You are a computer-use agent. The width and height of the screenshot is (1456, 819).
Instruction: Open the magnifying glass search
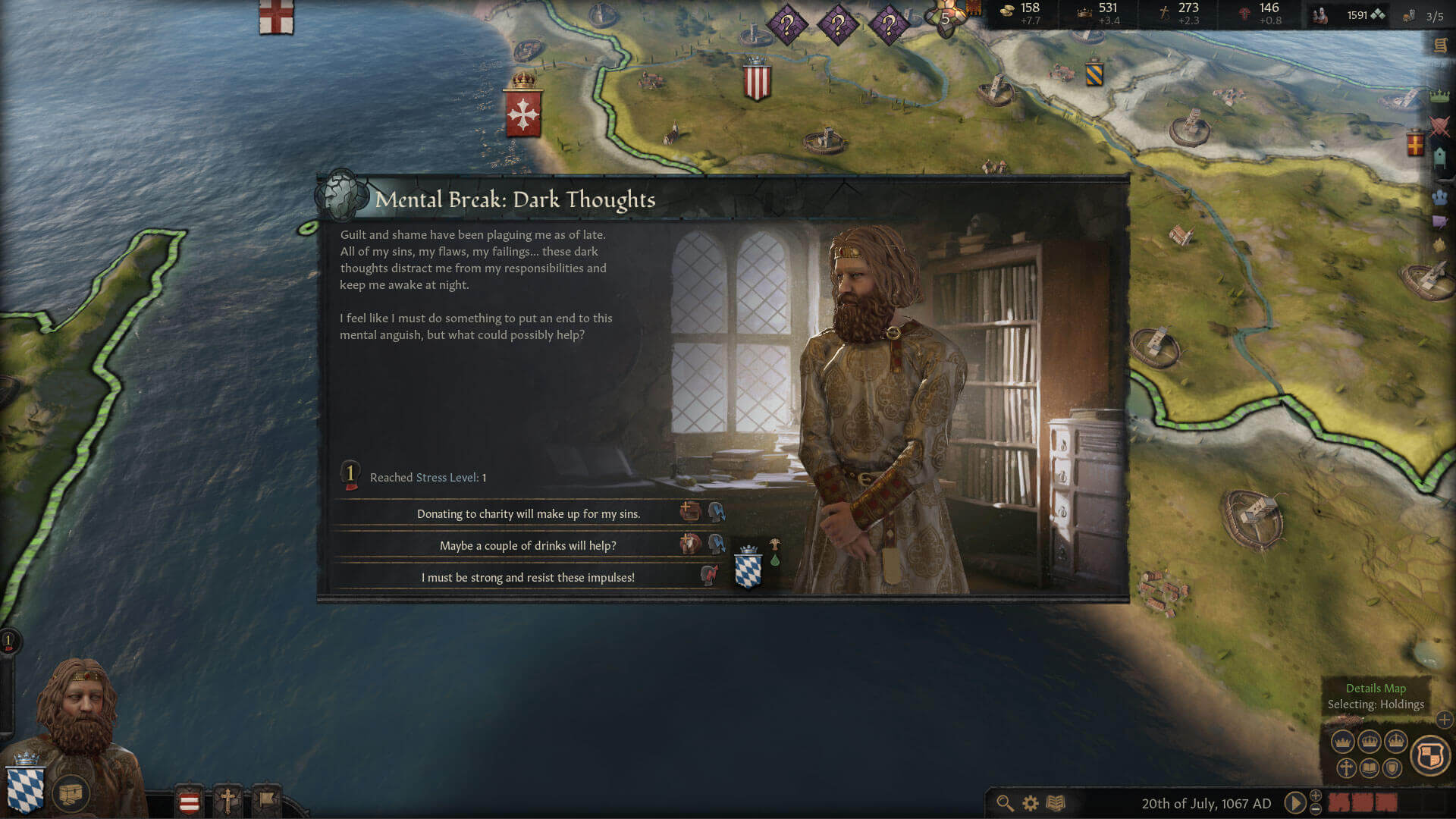tap(1005, 803)
